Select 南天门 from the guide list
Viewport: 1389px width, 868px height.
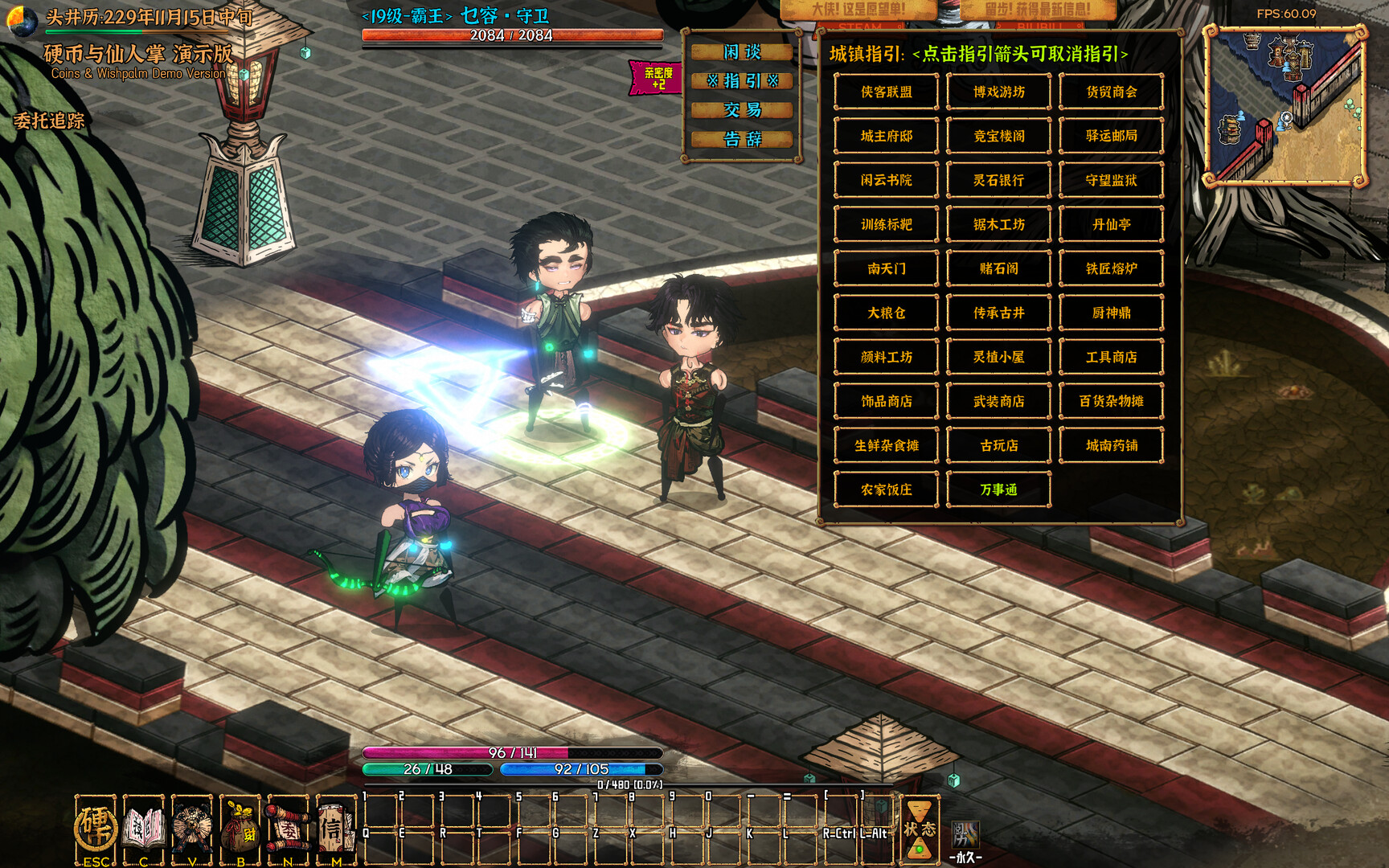[x=886, y=268]
